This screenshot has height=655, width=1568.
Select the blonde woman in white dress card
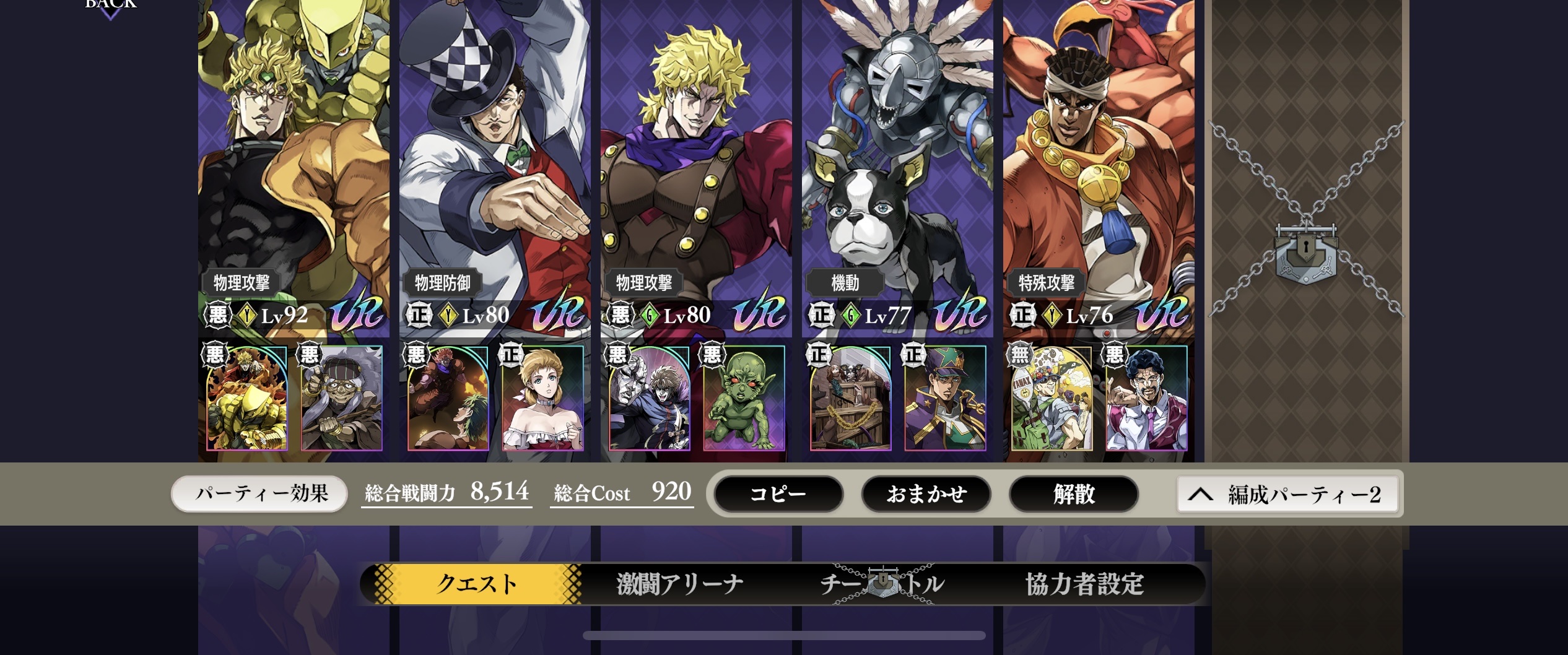[x=542, y=398]
